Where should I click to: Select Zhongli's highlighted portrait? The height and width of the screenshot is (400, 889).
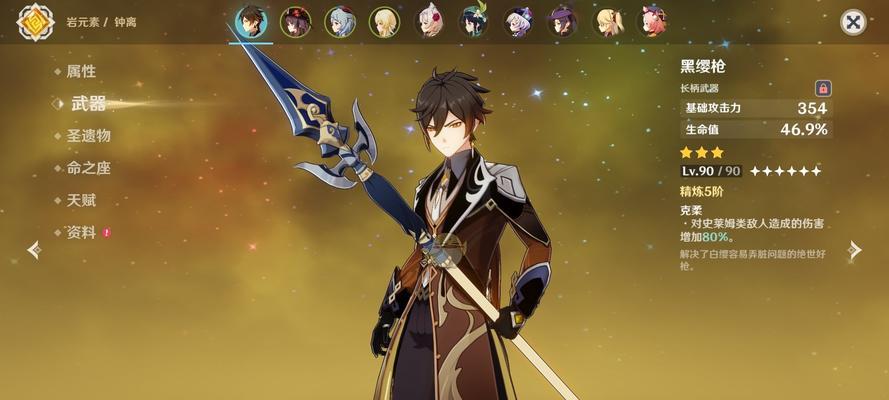[x=250, y=21]
